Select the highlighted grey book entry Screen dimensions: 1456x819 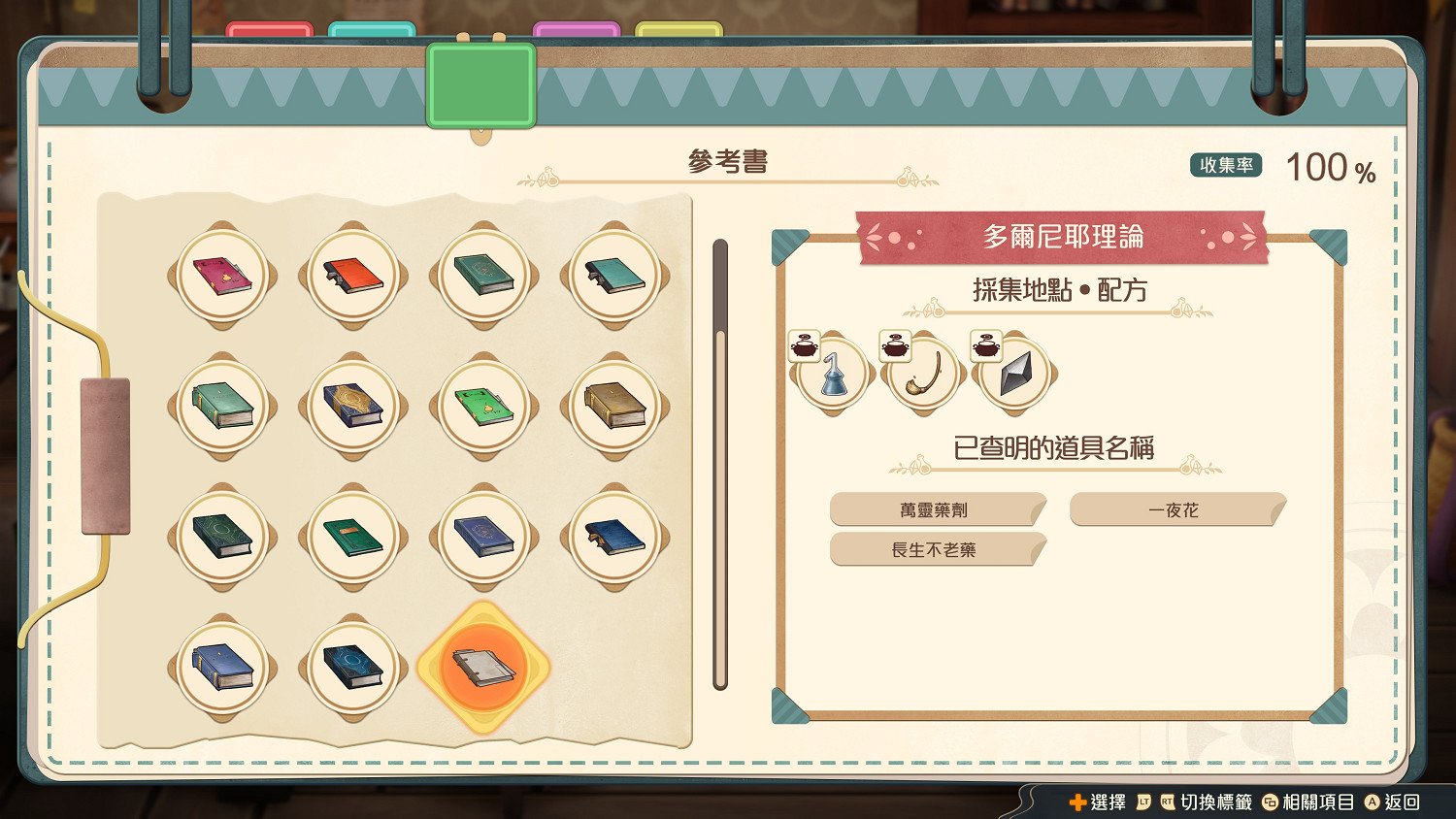[483, 670]
